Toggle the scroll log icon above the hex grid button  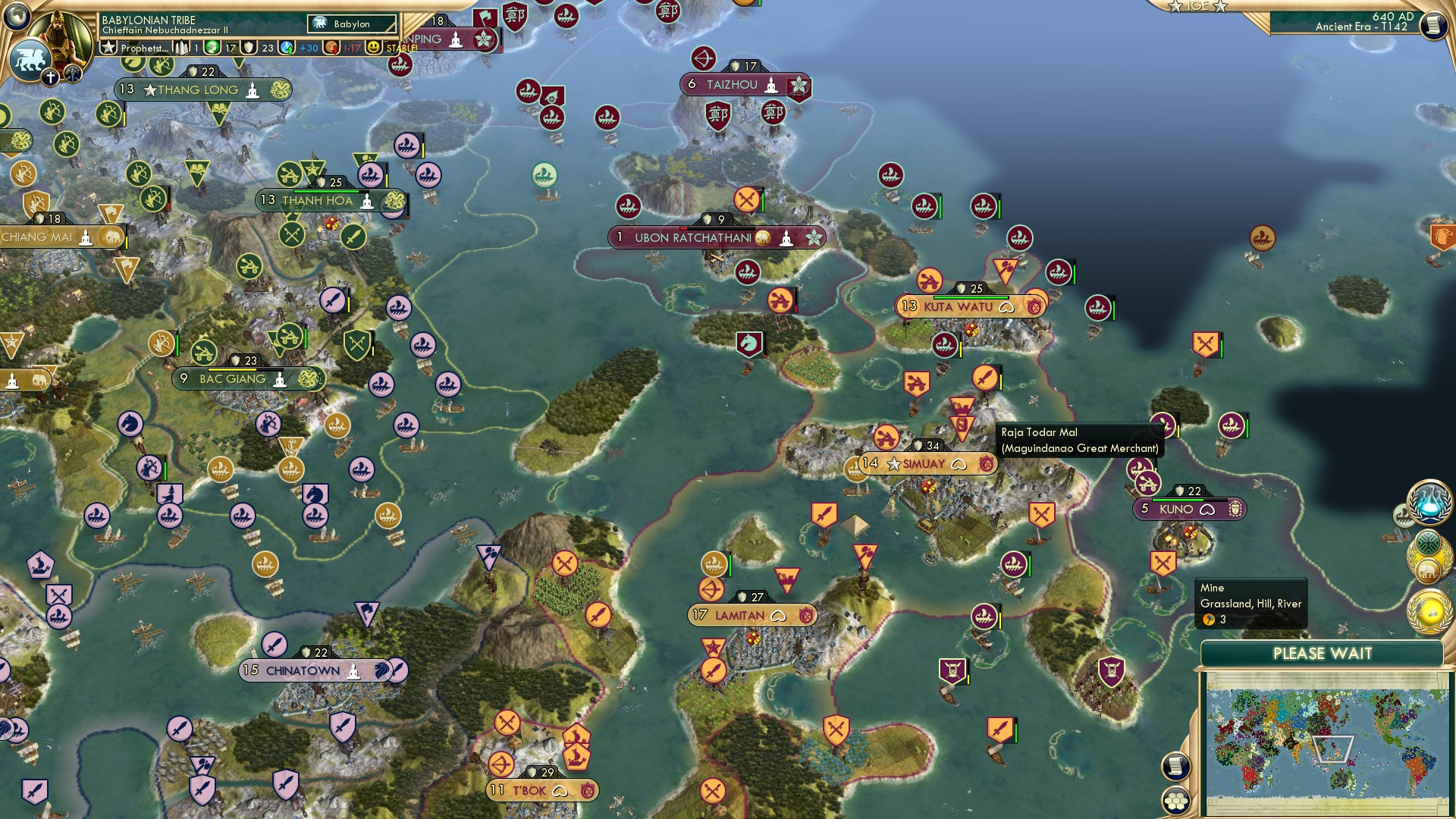(1175, 764)
